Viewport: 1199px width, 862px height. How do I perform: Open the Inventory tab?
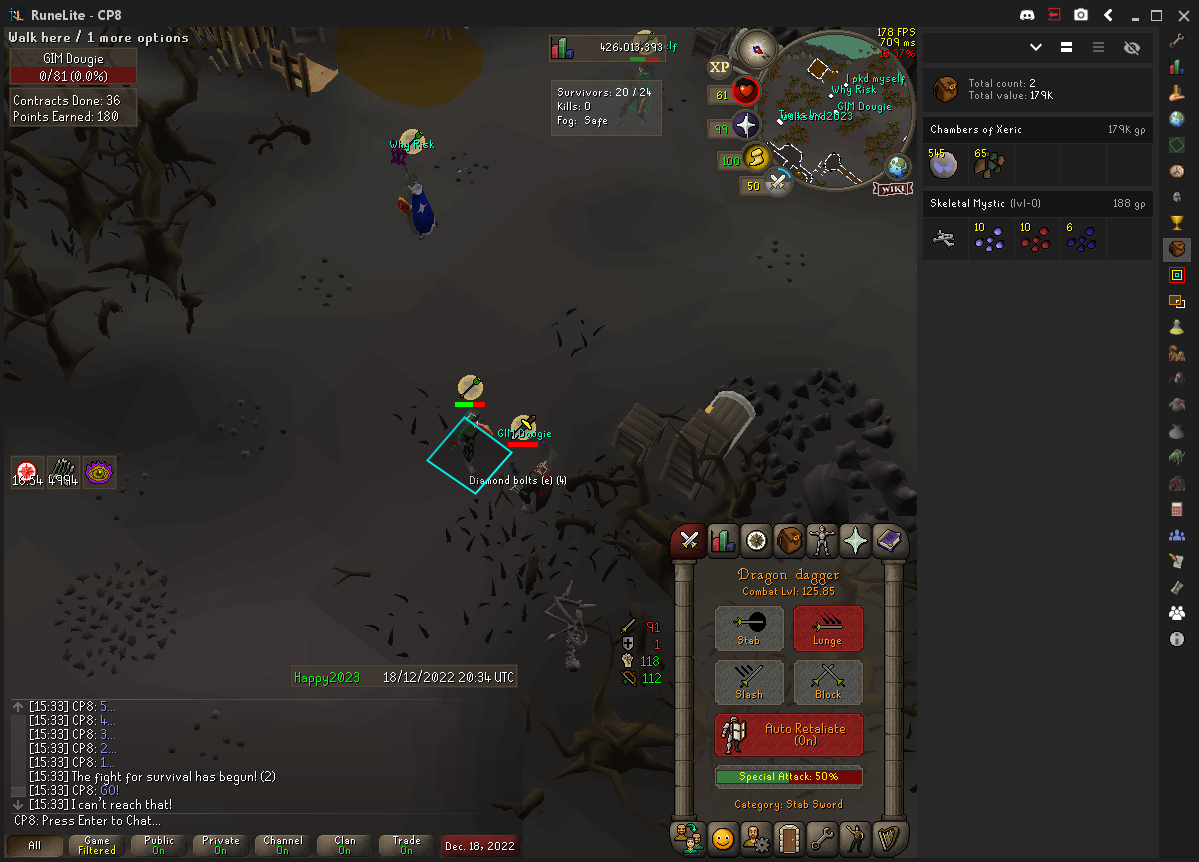790,541
